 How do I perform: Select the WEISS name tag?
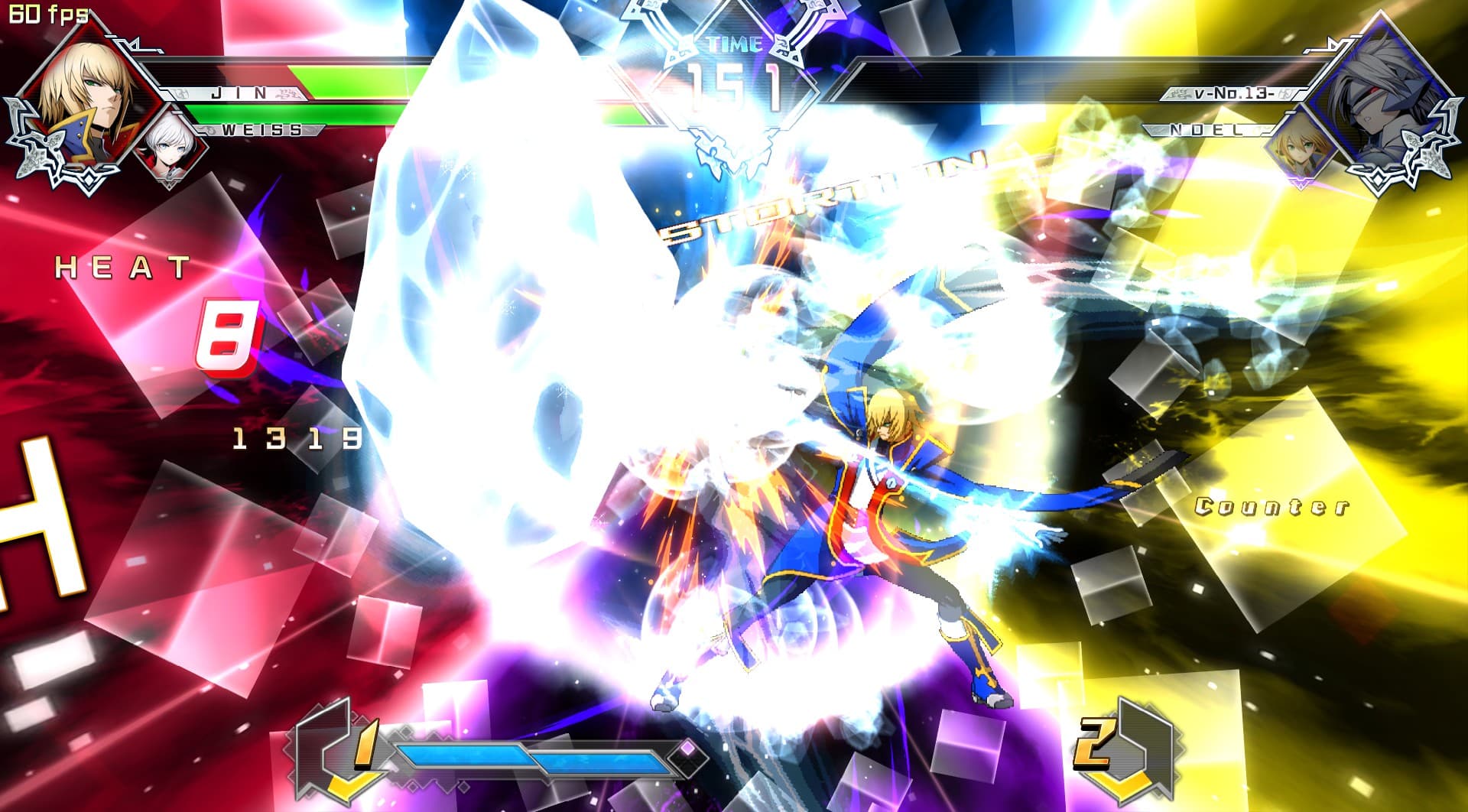click(260, 129)
